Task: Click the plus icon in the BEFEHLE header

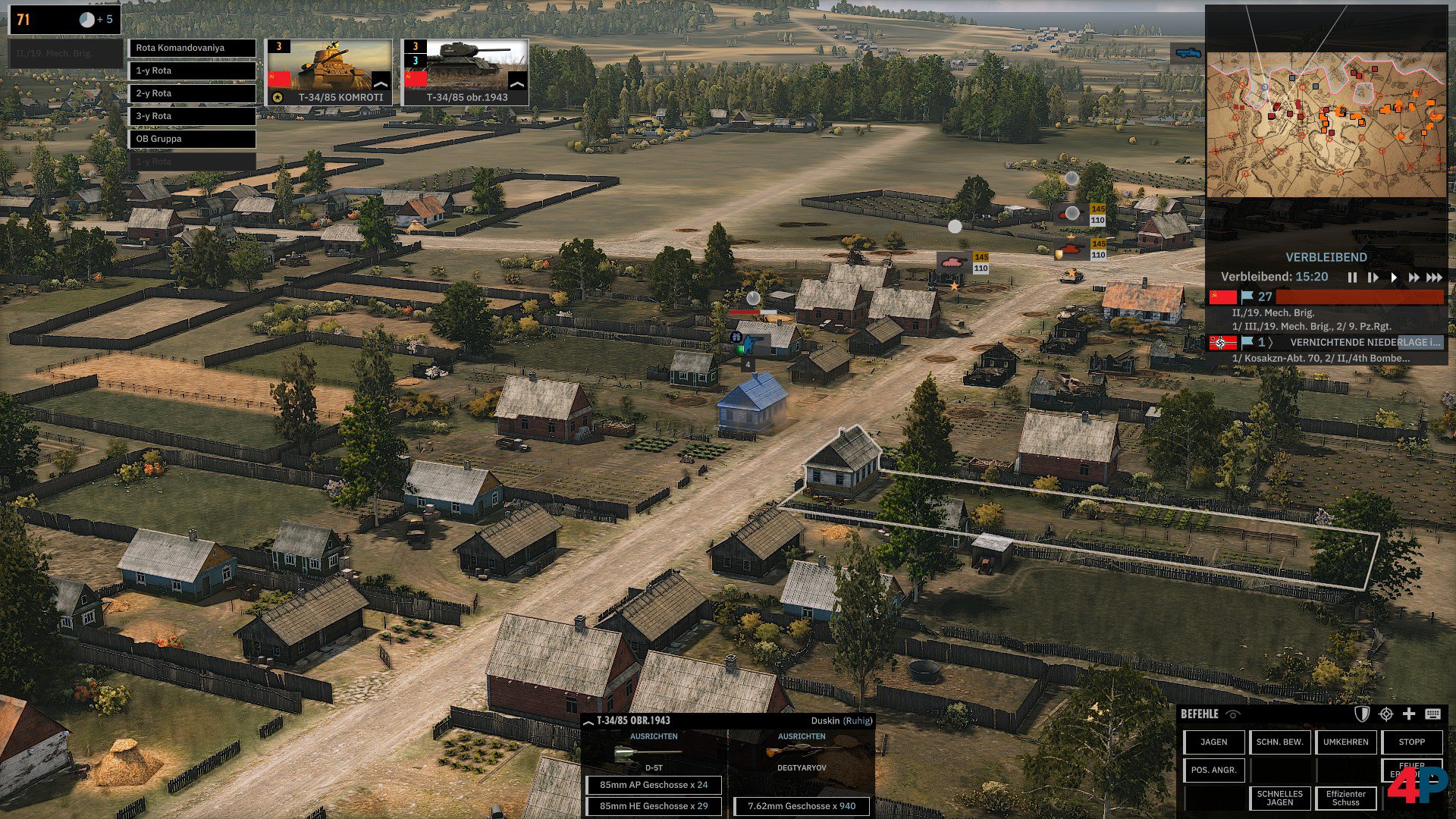Action: click(1409, 714)
